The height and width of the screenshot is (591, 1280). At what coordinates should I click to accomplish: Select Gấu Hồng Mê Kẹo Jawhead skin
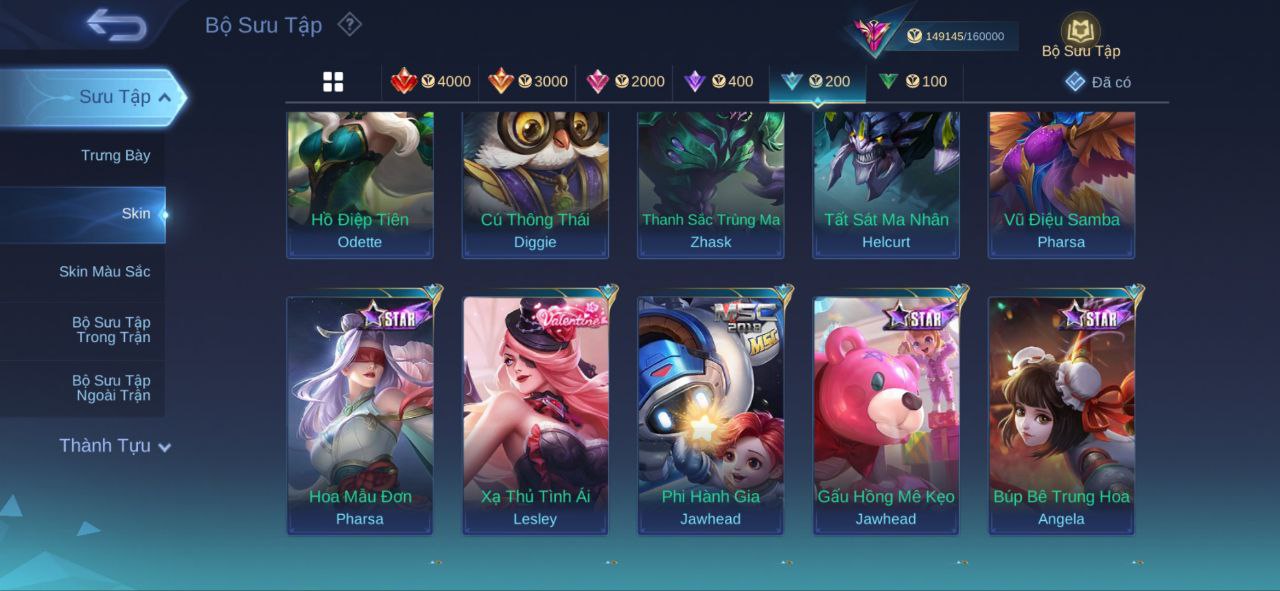coord(886,415)
